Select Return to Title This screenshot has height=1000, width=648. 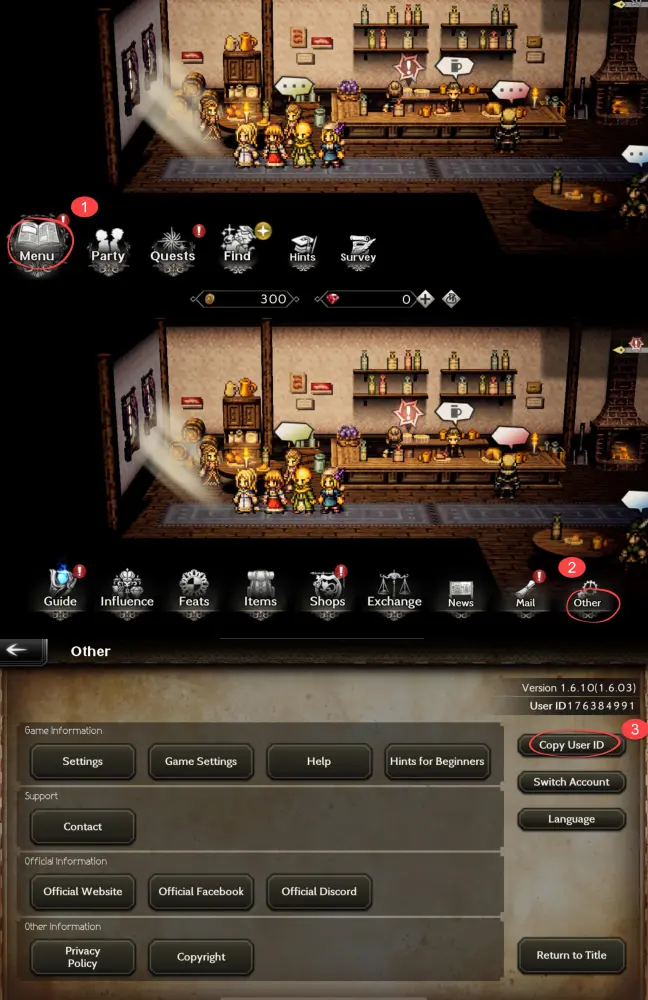tap(571, 955)
